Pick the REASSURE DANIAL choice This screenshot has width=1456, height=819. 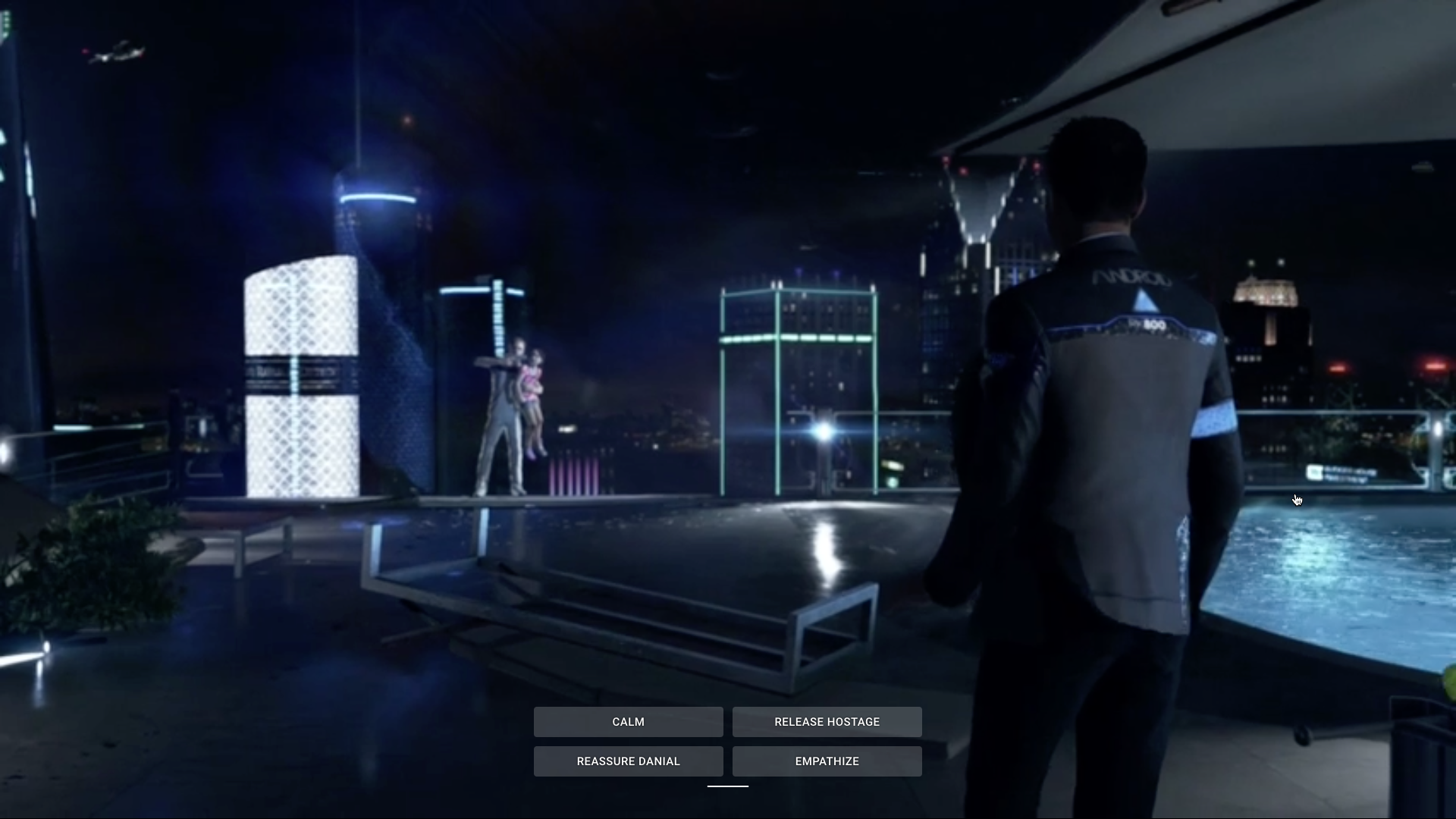tap(628, 761)
